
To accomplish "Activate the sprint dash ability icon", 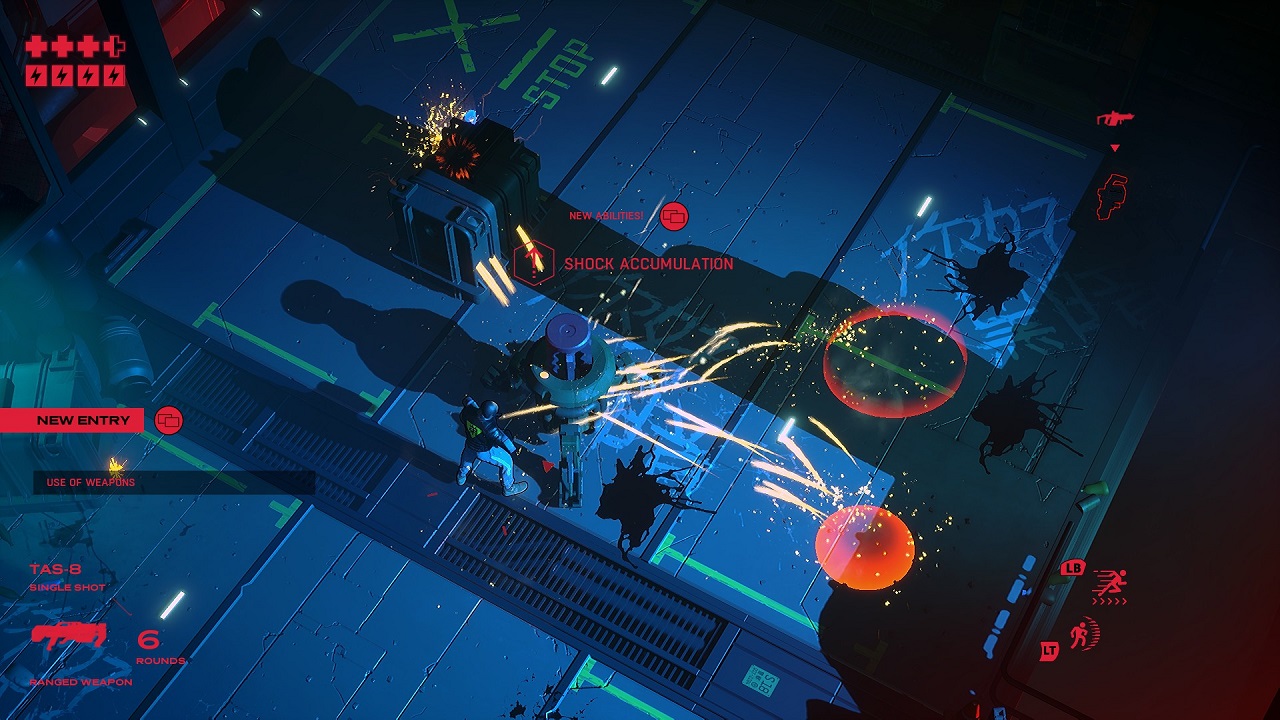I will [1109, 583].
